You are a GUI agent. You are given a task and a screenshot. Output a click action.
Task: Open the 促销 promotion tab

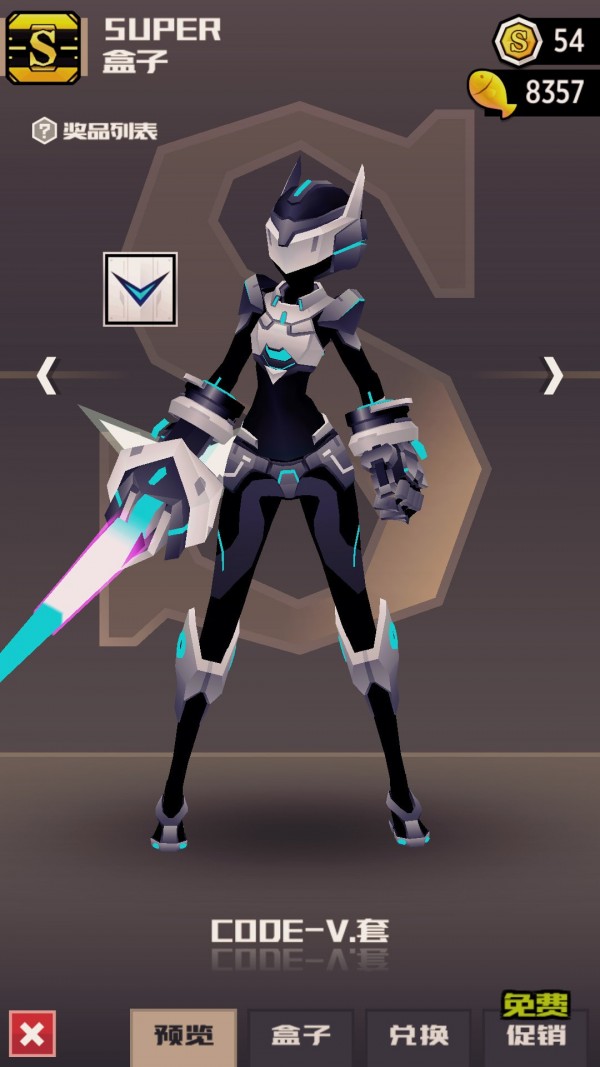pos(537,1037)
